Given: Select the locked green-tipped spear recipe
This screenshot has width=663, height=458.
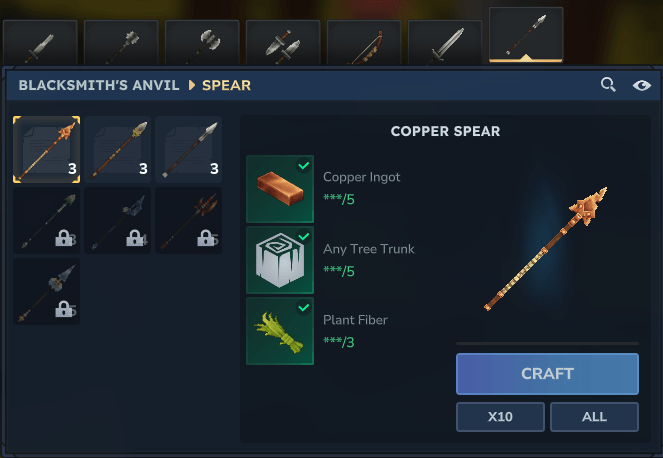Looking at the screenshot, I should 46,220.
